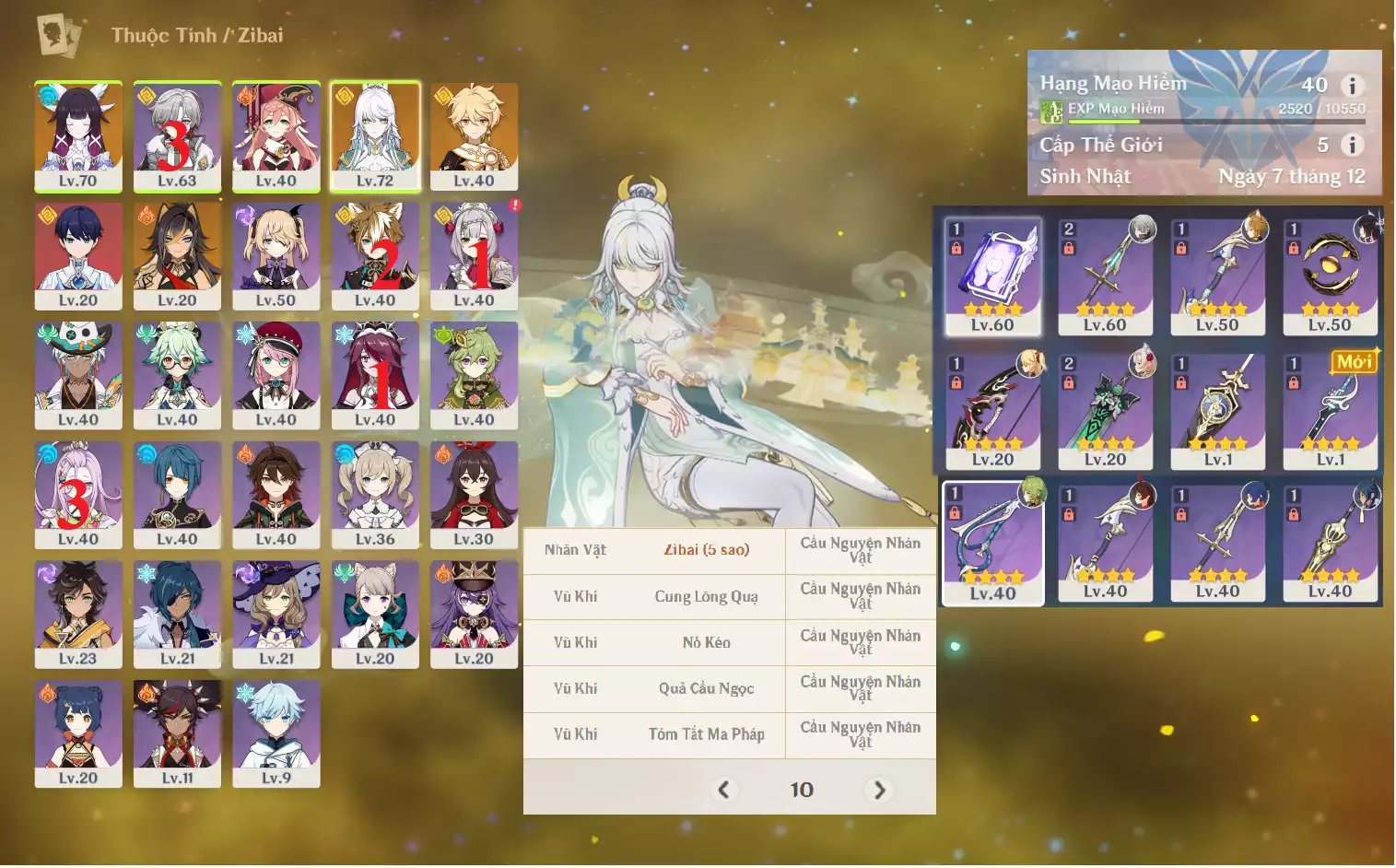Show info for Hạng Mạo Hiểm rank
This screenshot has width=1396, height=868.
pos(1352,86)
